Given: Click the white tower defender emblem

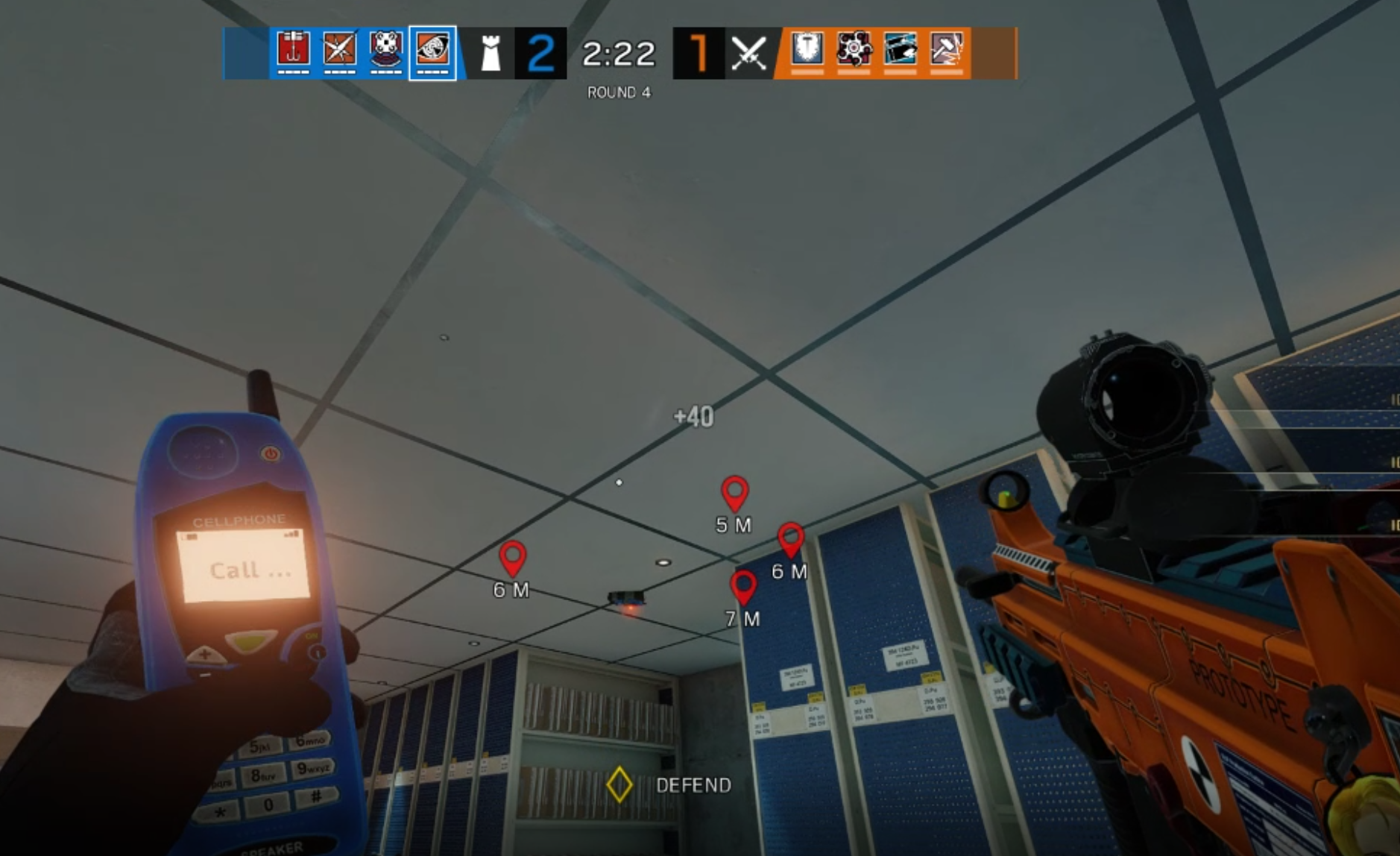Looking at the screenshot, I should (x=489, y=52).
